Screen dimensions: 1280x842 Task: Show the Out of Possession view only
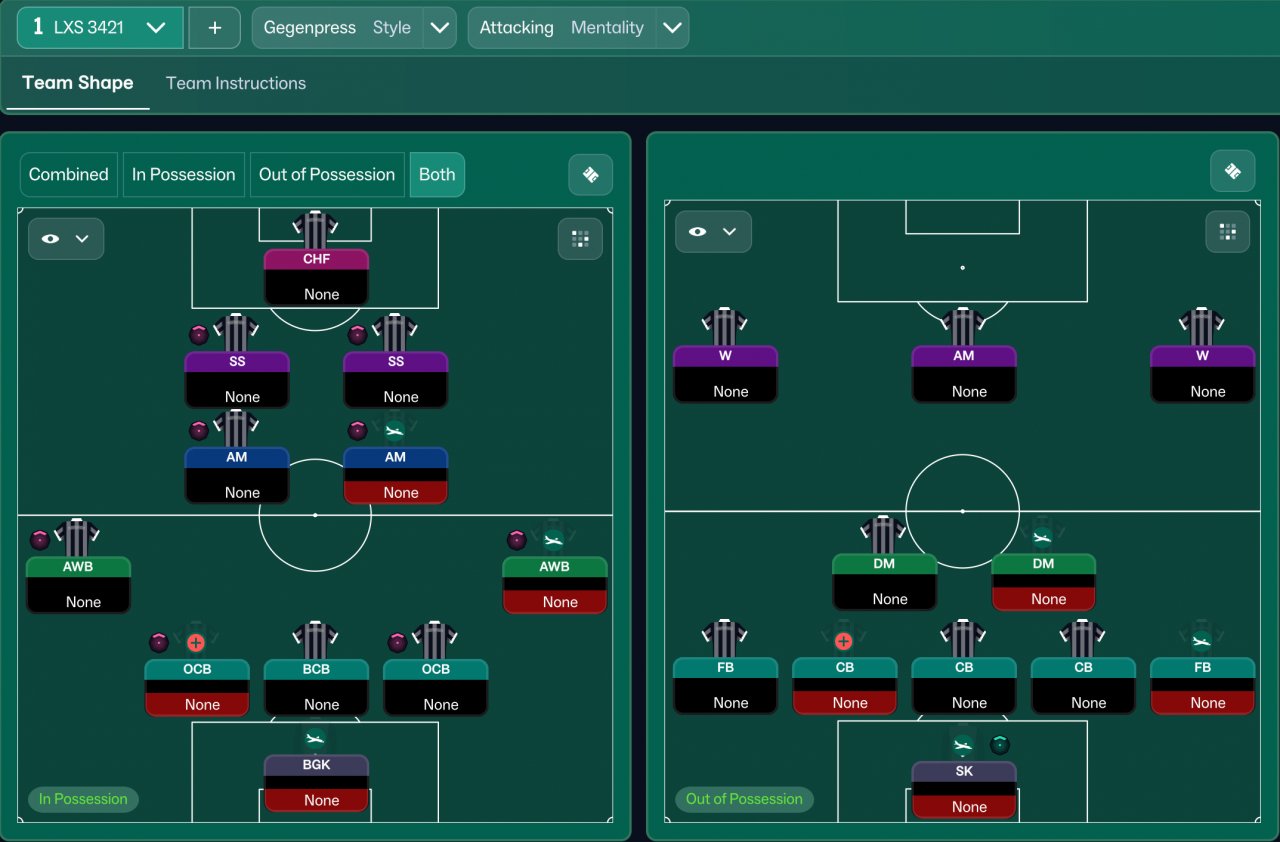point(327,174)
